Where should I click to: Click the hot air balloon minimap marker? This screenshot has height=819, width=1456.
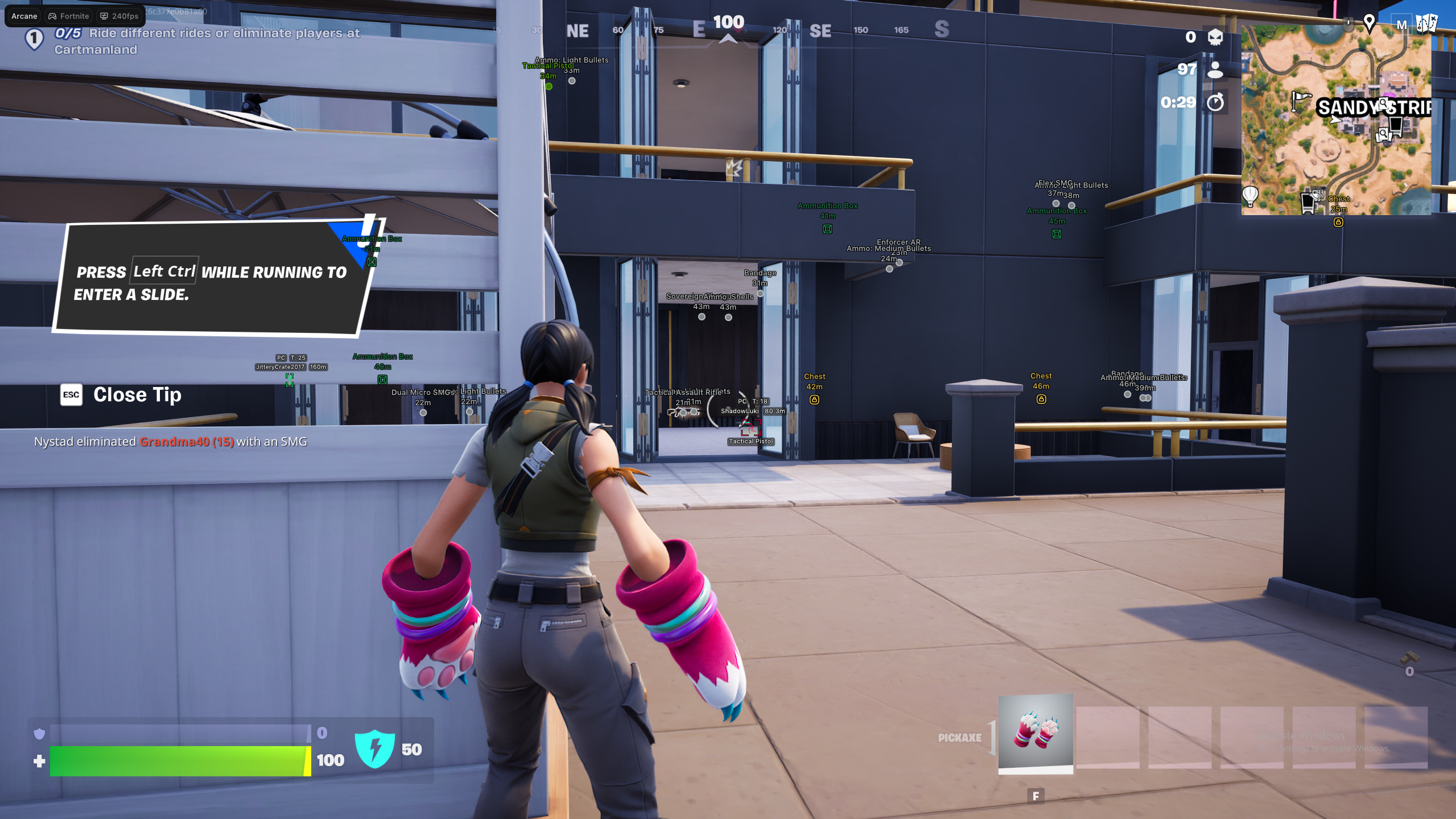1250,195
